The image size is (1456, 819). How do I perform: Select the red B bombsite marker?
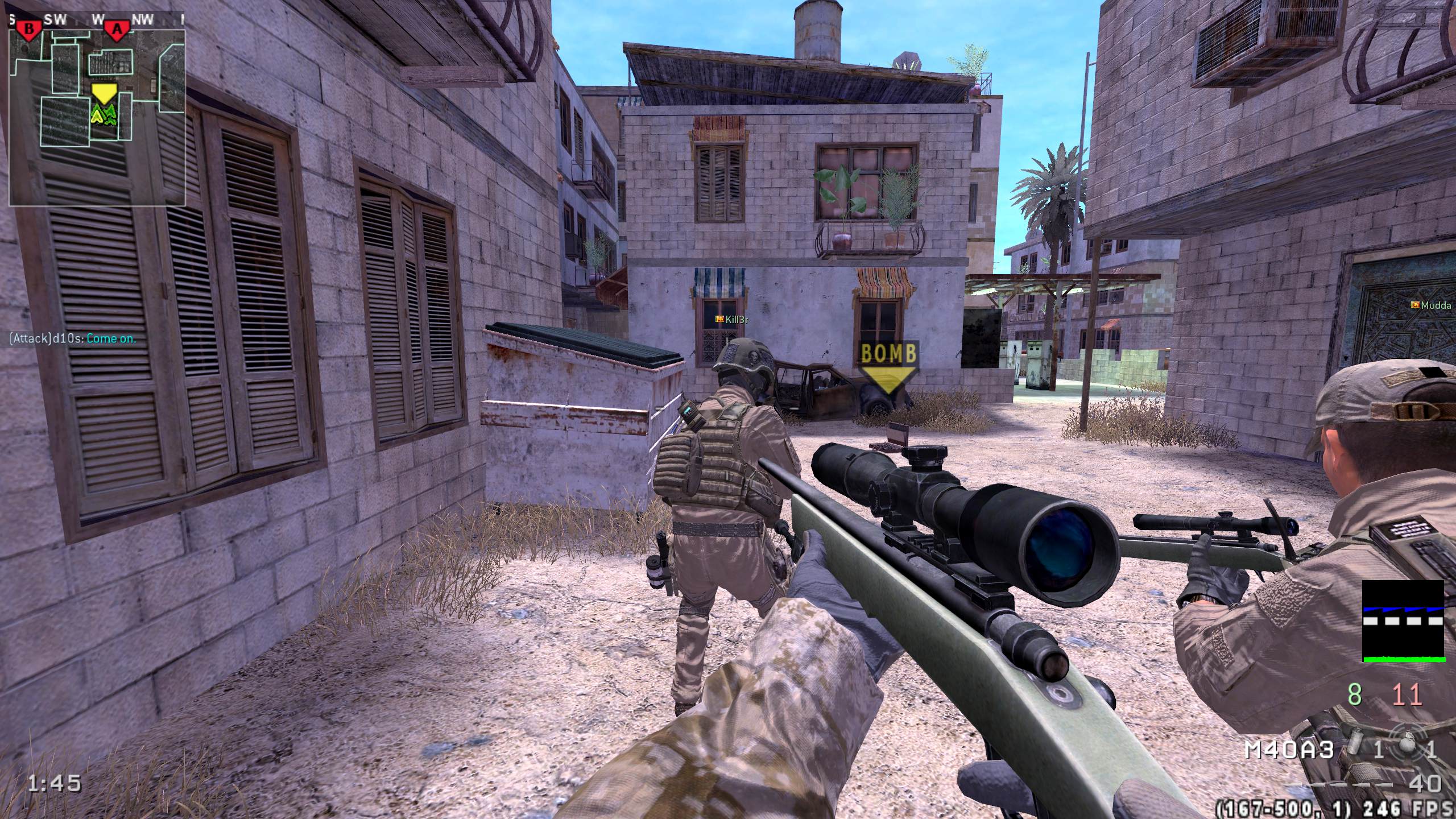click(x=28, y=28)
